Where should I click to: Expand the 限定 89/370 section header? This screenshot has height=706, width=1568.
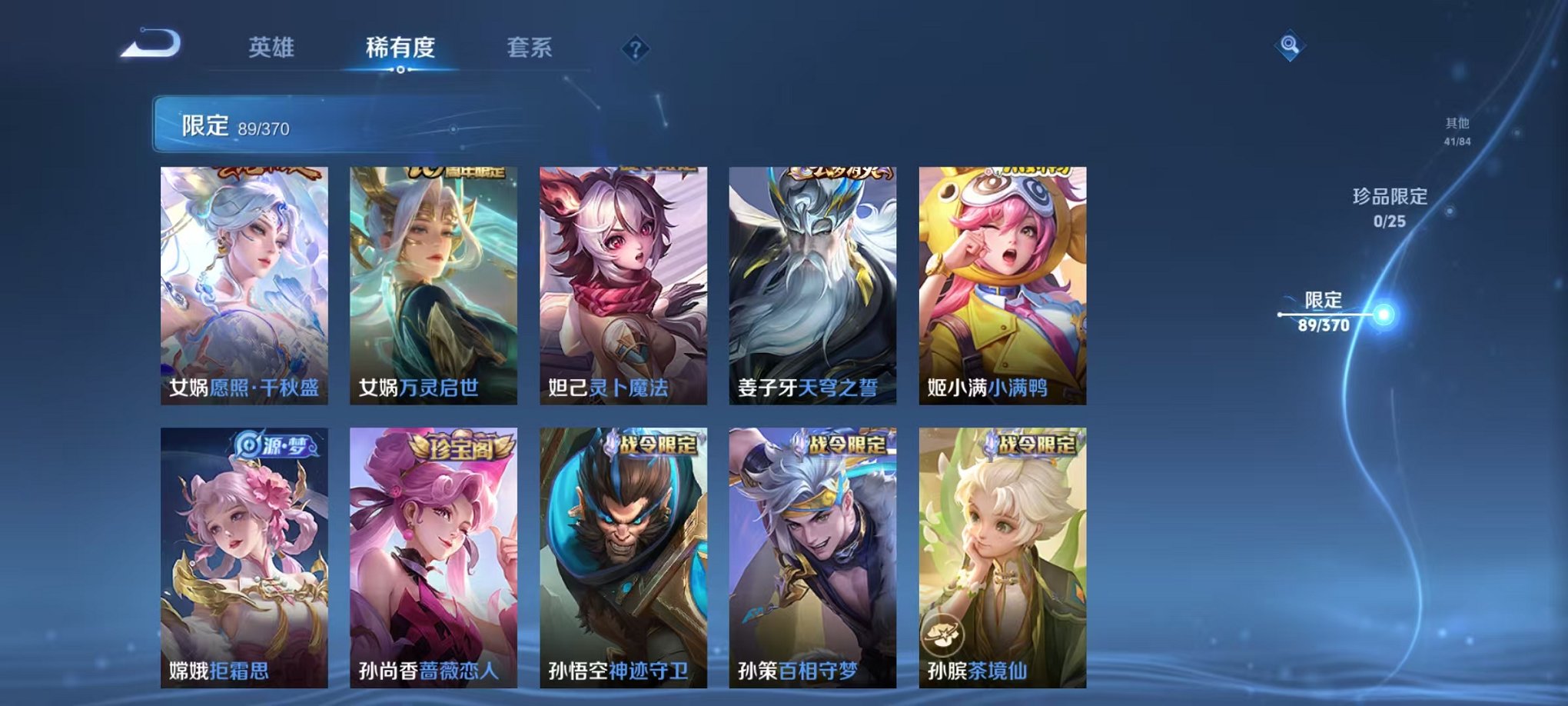coord(231,123)
